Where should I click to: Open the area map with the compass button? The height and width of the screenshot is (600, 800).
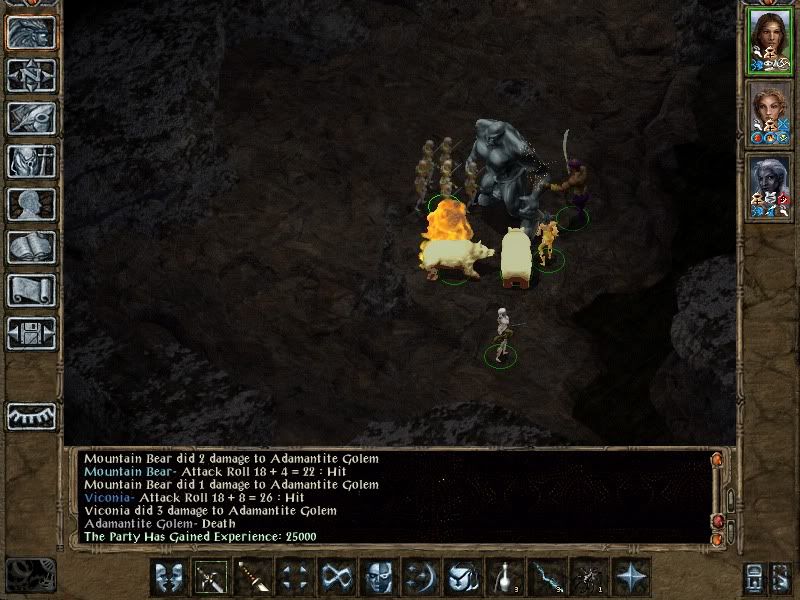click(30, 75)
